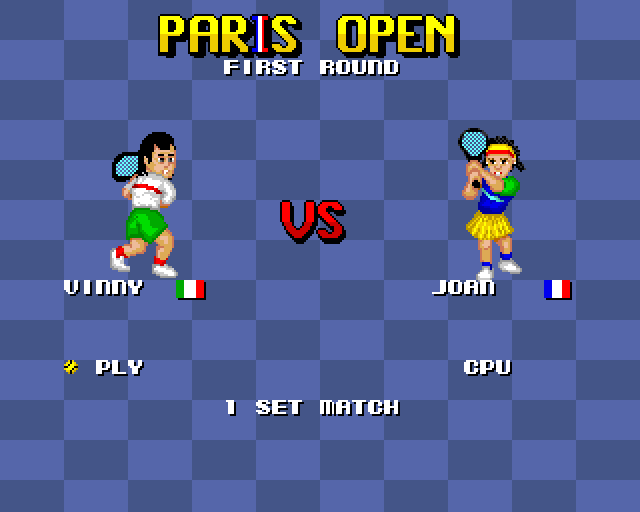Change the 1 SET MATCH setting

[x=312, y=407]
